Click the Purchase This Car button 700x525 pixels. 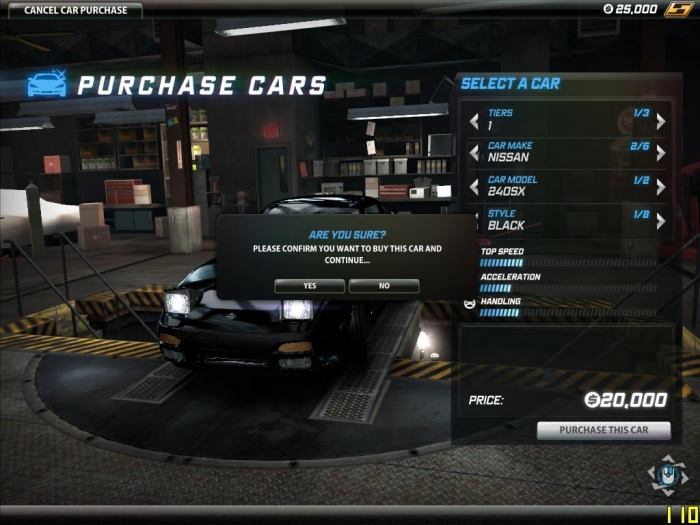[603, 431]
